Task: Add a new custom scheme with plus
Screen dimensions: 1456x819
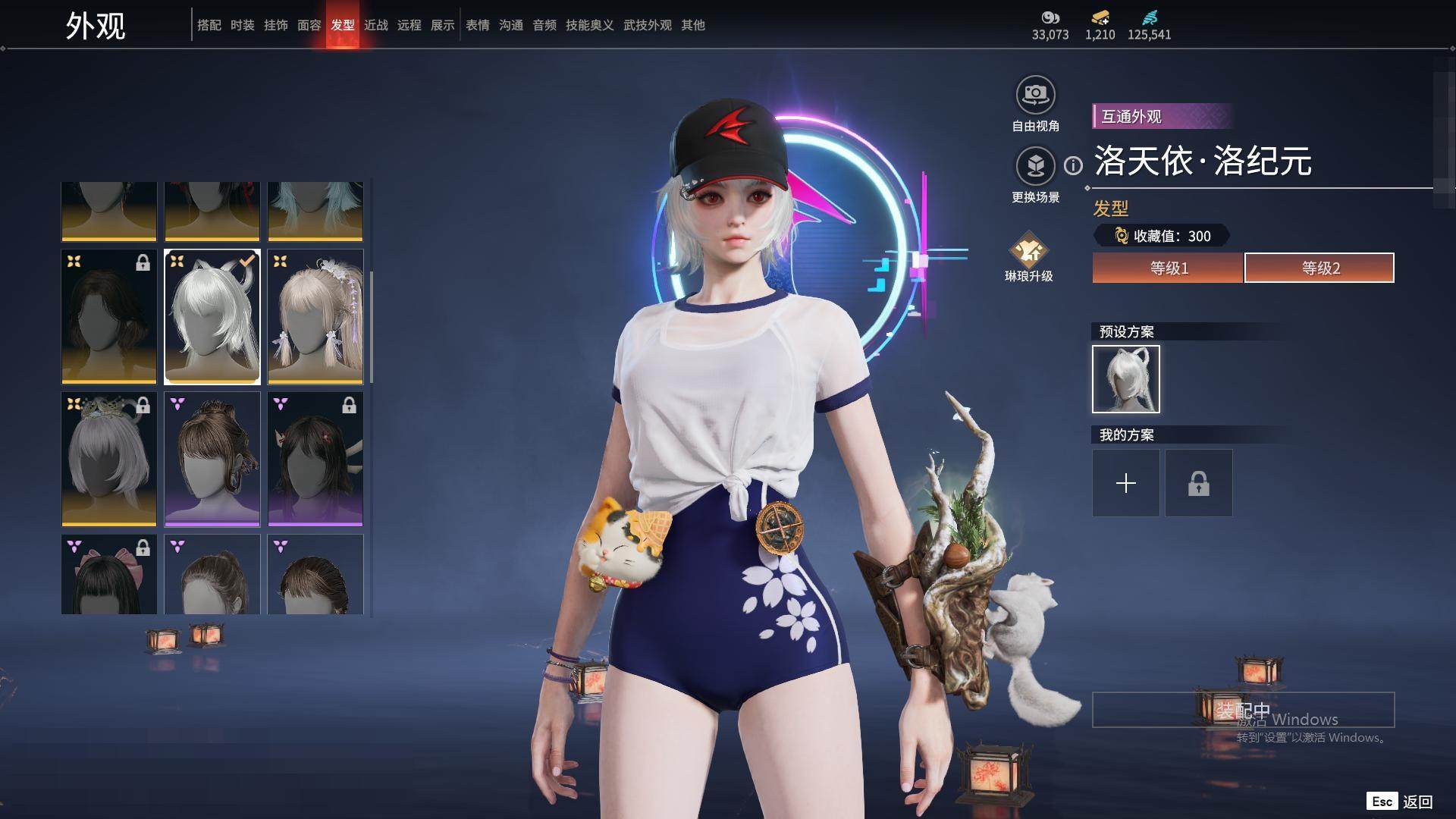Action: tap(1125, 483)
